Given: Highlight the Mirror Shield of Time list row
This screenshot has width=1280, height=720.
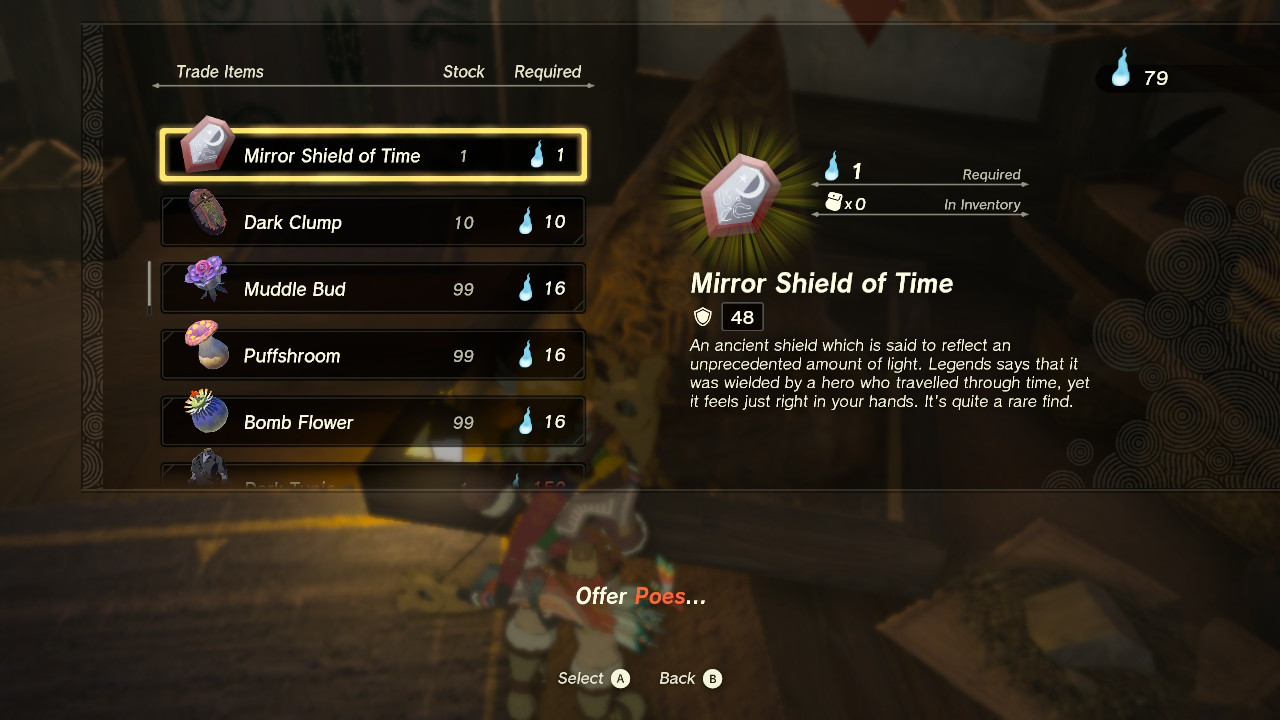Looking at the screenshot, I should (x=372, y=153).
